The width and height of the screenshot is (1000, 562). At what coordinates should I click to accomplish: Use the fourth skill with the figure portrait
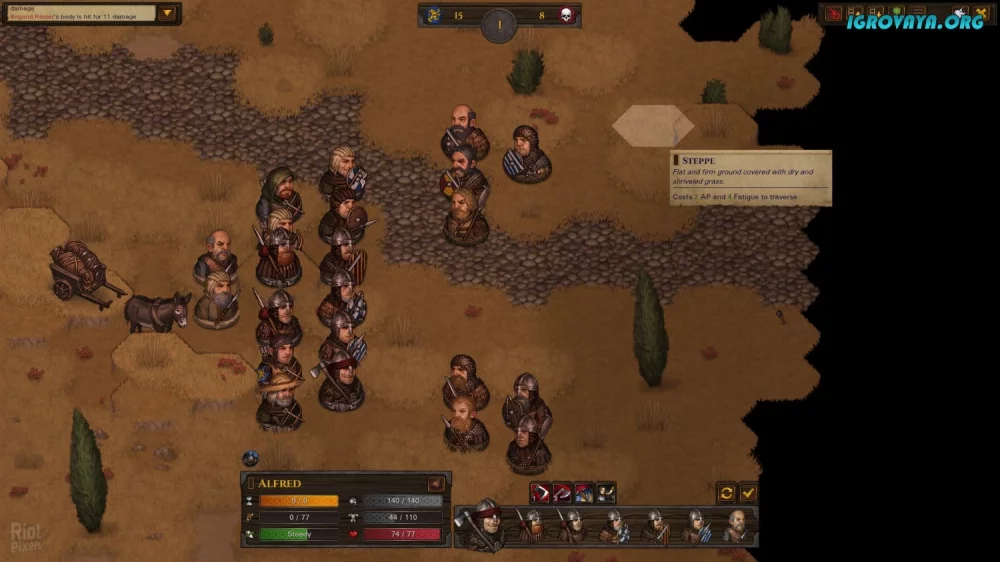click(x=606, y=493)
